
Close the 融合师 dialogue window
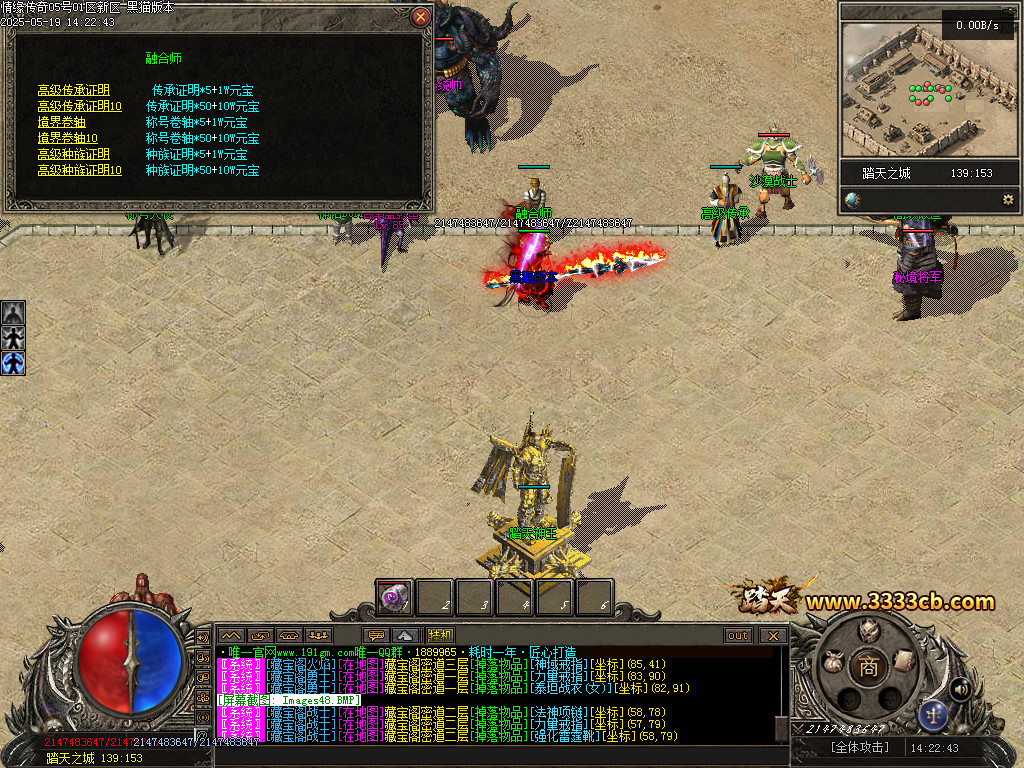pos(421,17)
